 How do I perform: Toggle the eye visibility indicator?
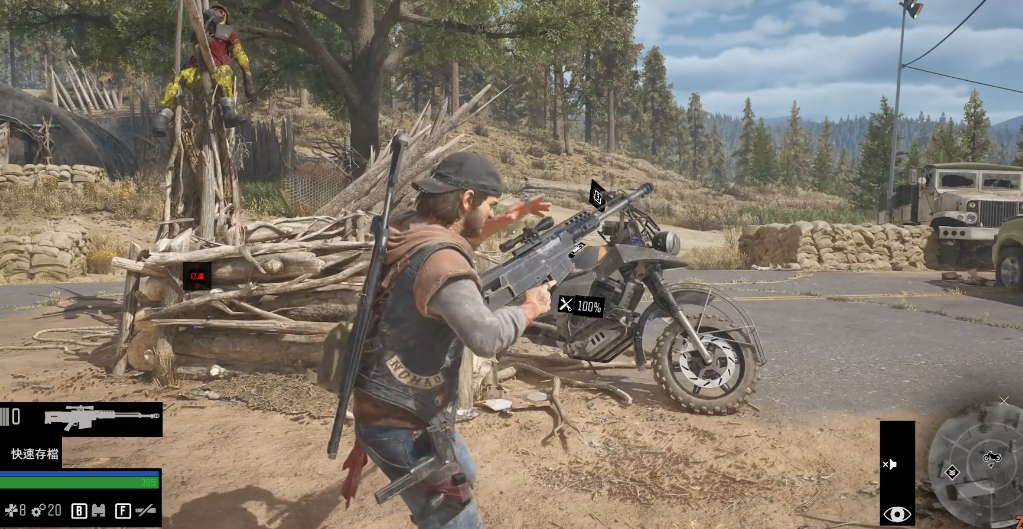(x=897, y=514)
